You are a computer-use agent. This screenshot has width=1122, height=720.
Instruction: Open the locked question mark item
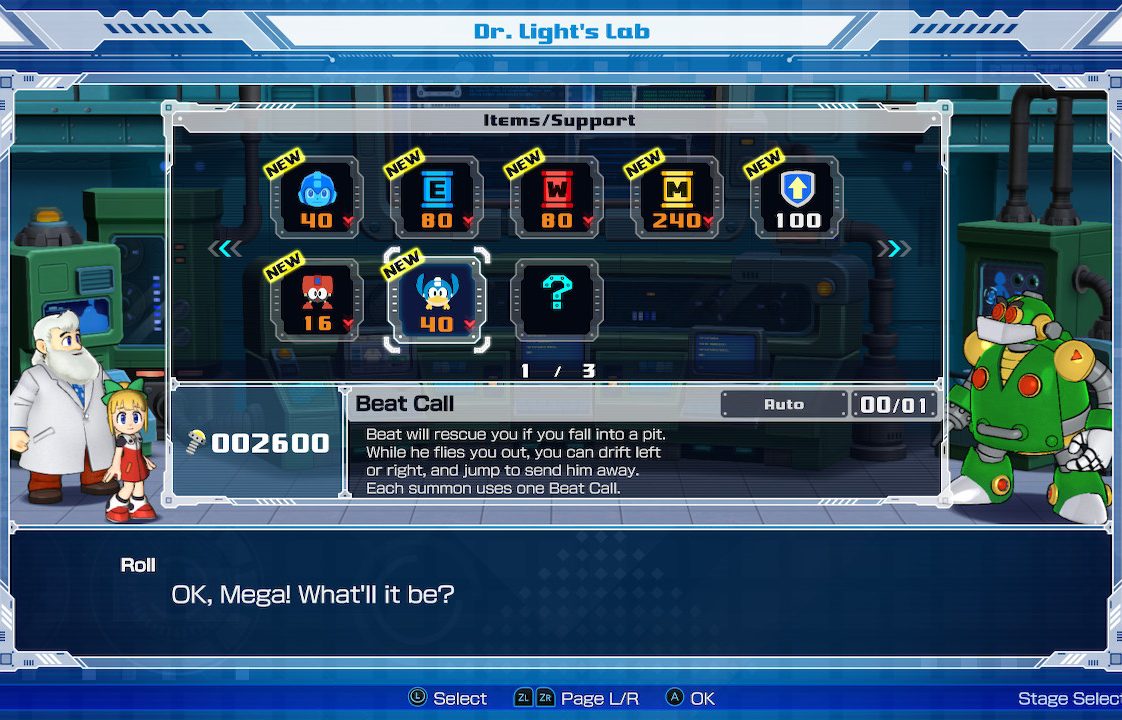[x=557, y=300]
